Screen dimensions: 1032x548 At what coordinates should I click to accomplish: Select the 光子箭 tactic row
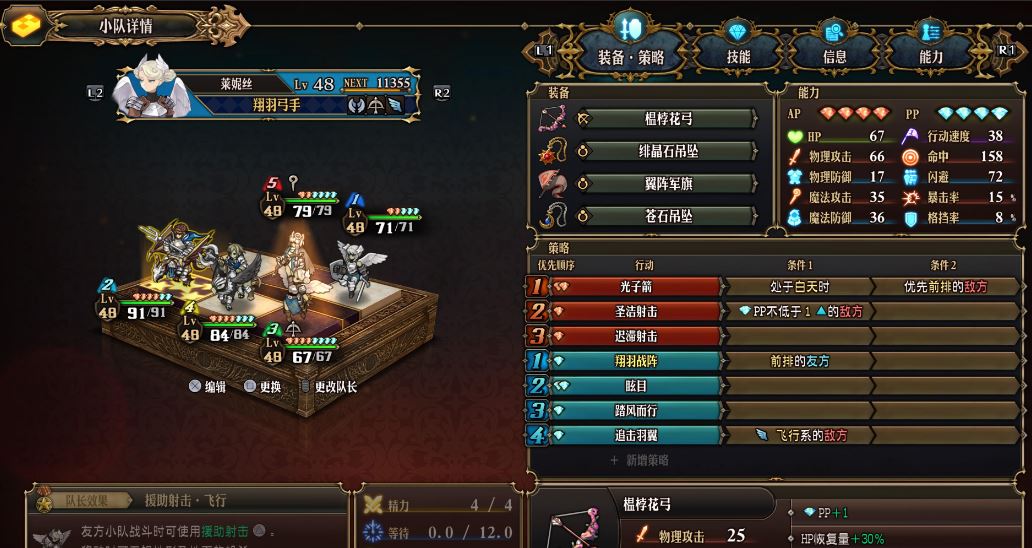(x=636, y=286)
